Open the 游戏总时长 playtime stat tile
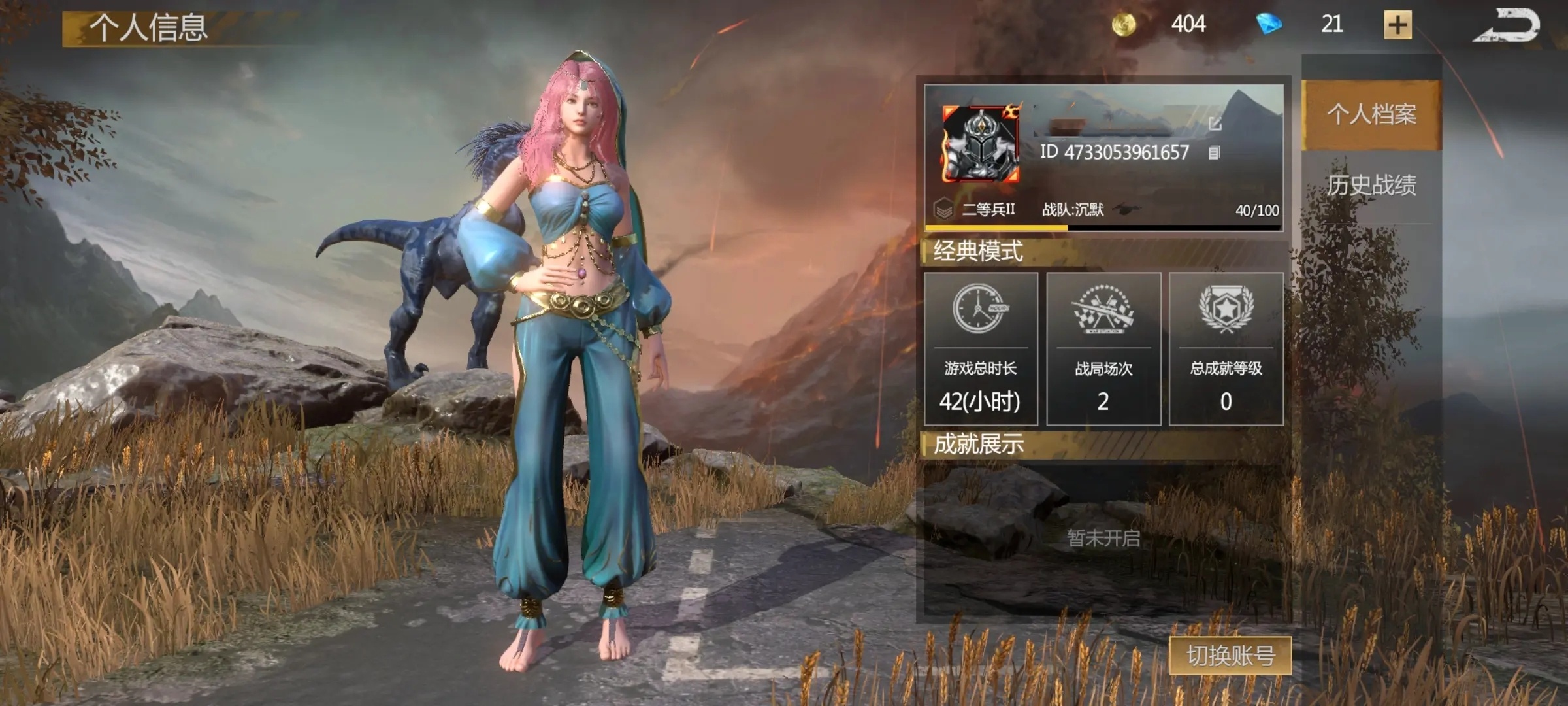Viewport: 1568px width, 706px height. (980, 349)
